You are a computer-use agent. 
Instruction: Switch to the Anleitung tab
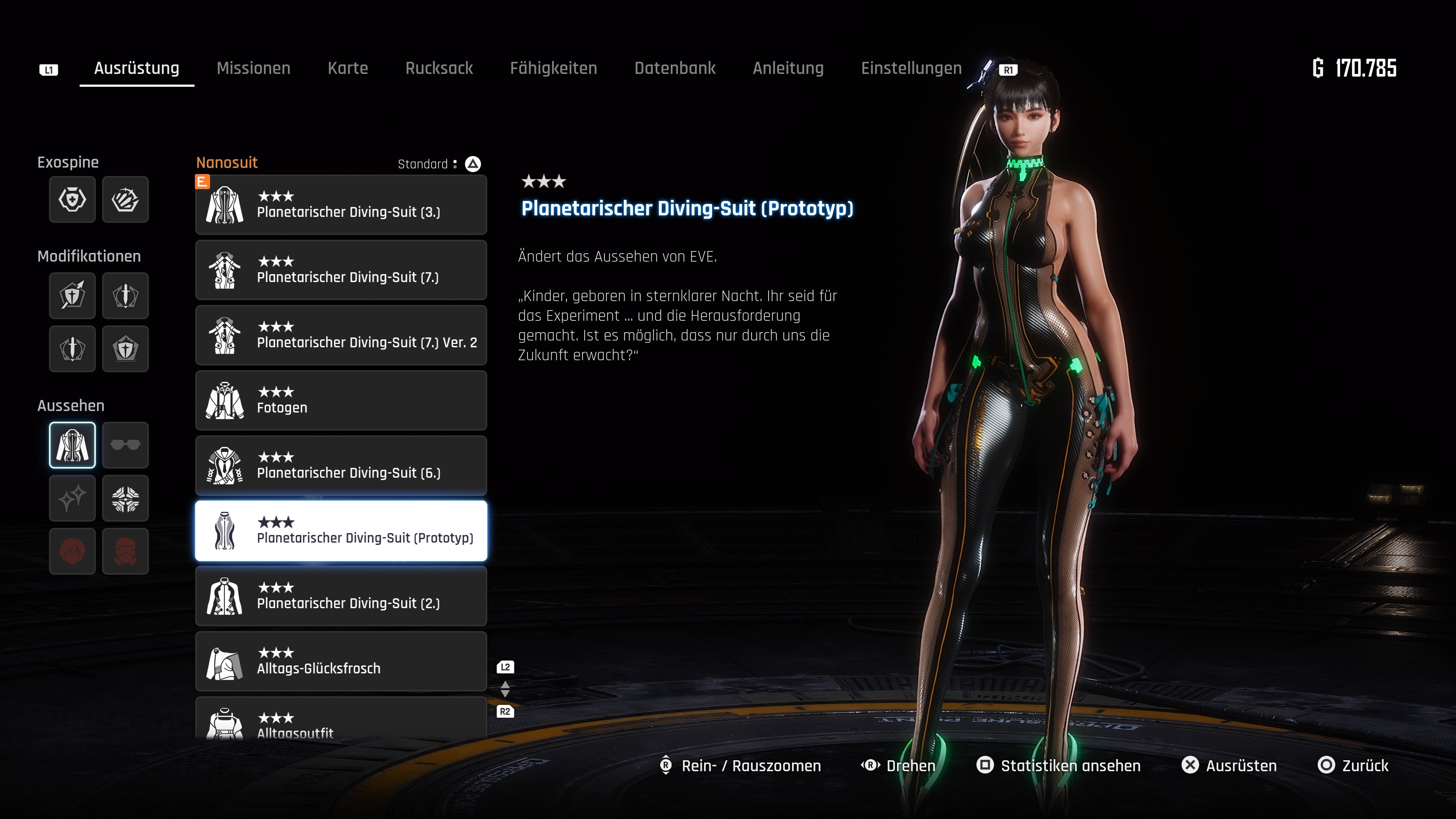point(788,68)
